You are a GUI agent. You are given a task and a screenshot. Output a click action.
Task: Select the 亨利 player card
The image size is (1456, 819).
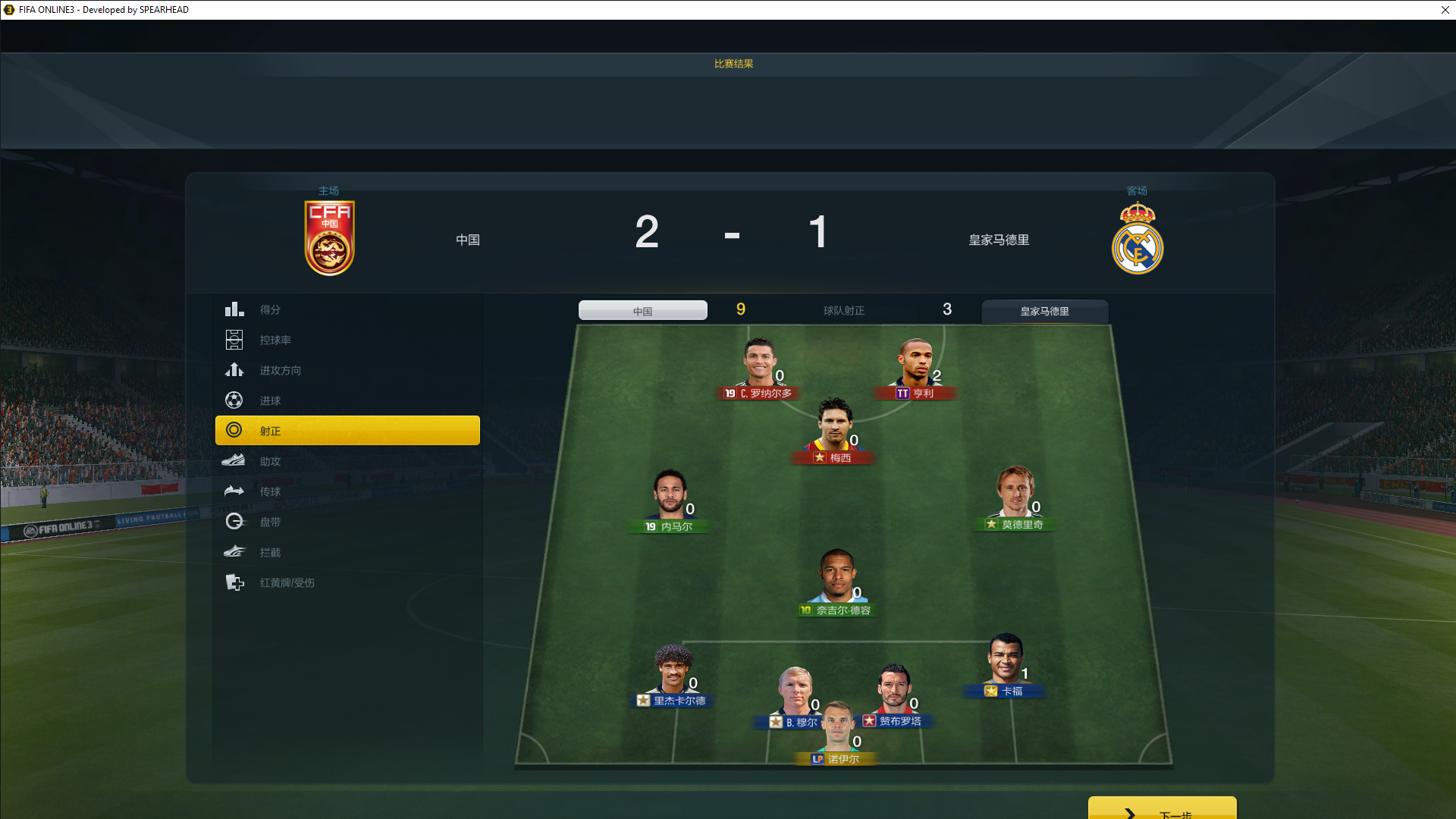(915, 370)
